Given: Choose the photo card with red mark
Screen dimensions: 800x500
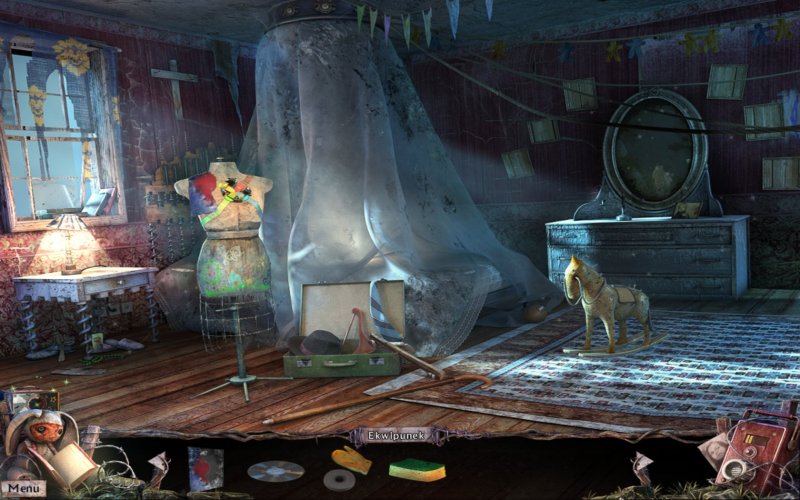Looking at the screenshot, I should [x=205, y=467].
